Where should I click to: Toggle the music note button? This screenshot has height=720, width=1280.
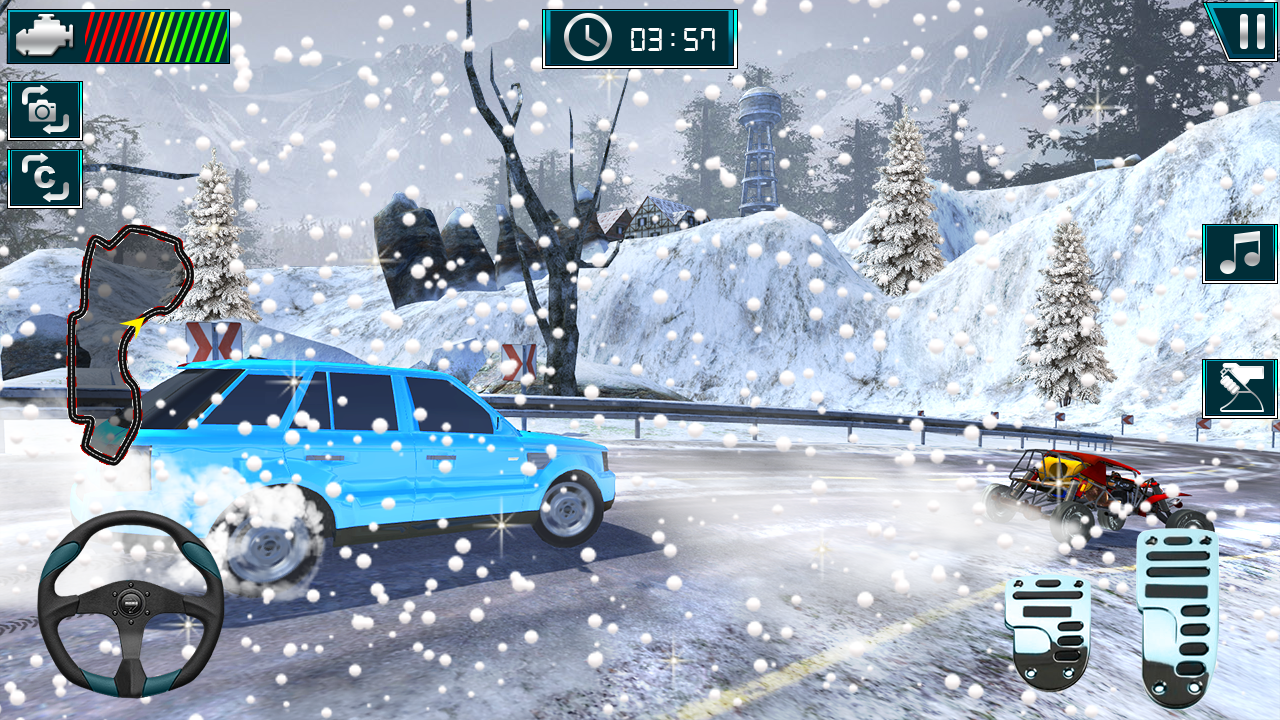(1239, 253)
